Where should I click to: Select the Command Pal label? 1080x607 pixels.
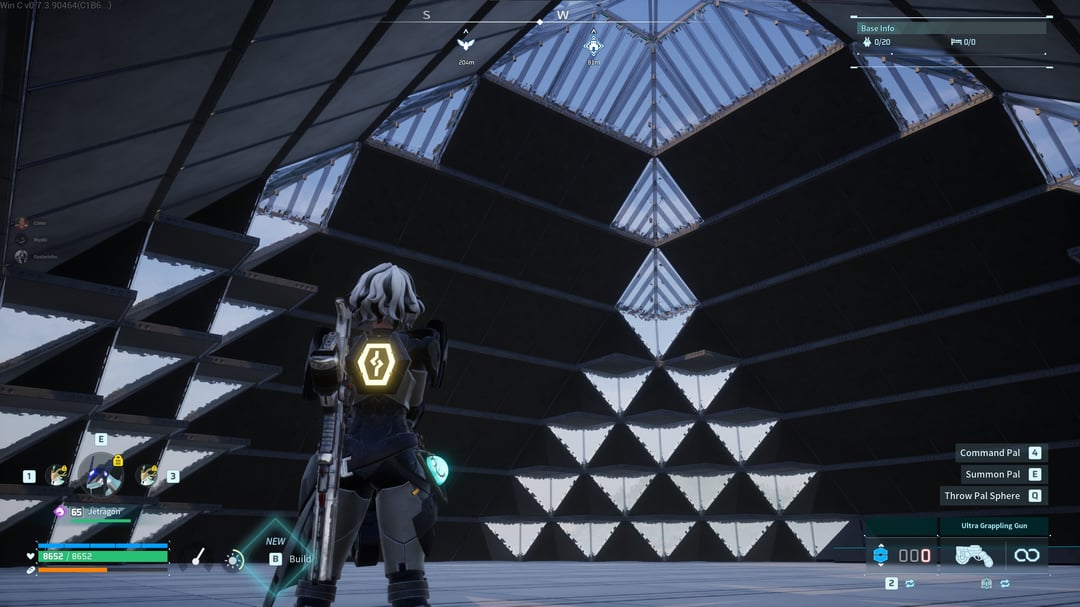989,453
